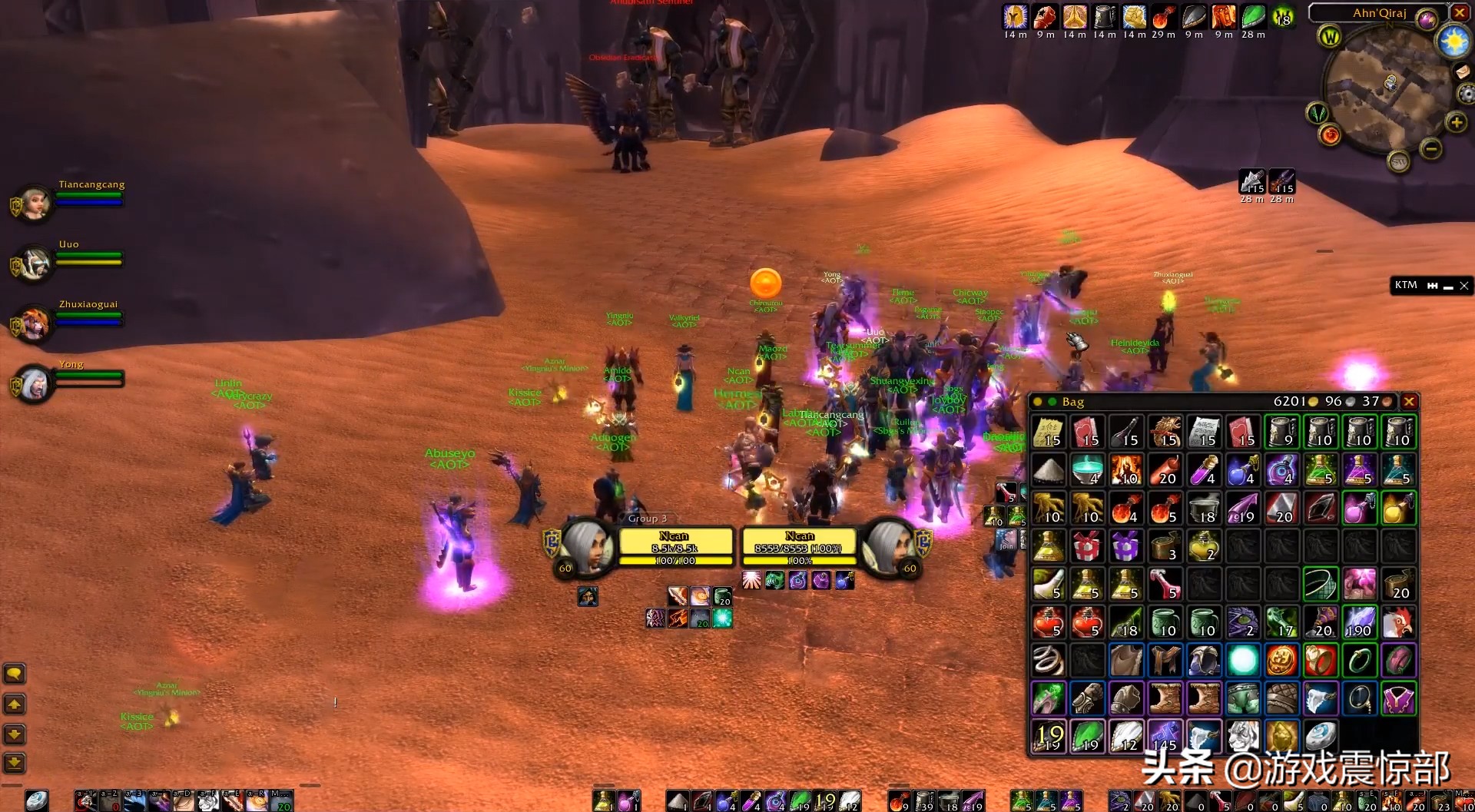1475x812 pixels.
Task: Select the red gift box in bag
Action: coord(1087,546)
